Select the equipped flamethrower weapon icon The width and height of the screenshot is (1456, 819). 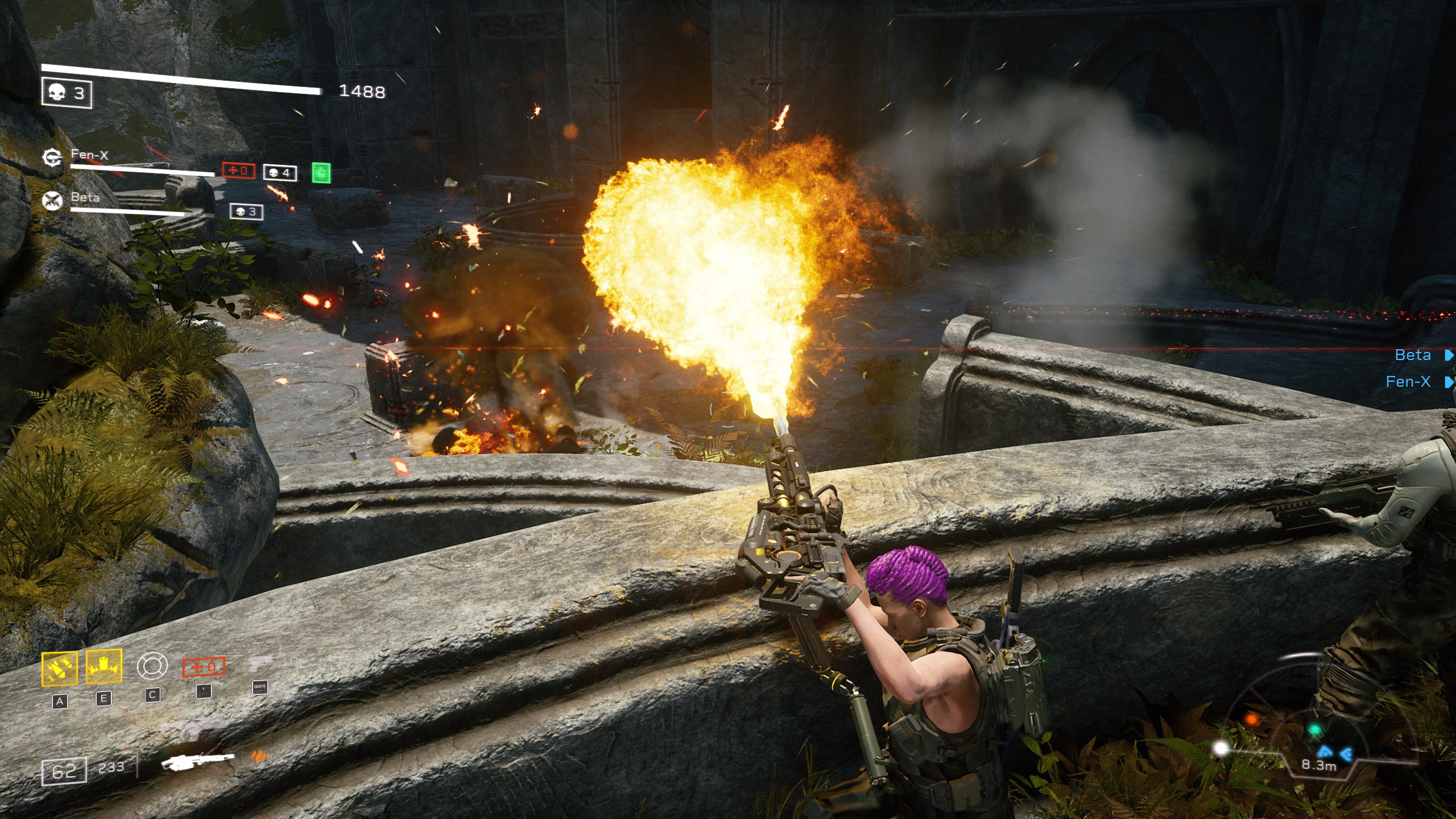click(x=197, y=760)
